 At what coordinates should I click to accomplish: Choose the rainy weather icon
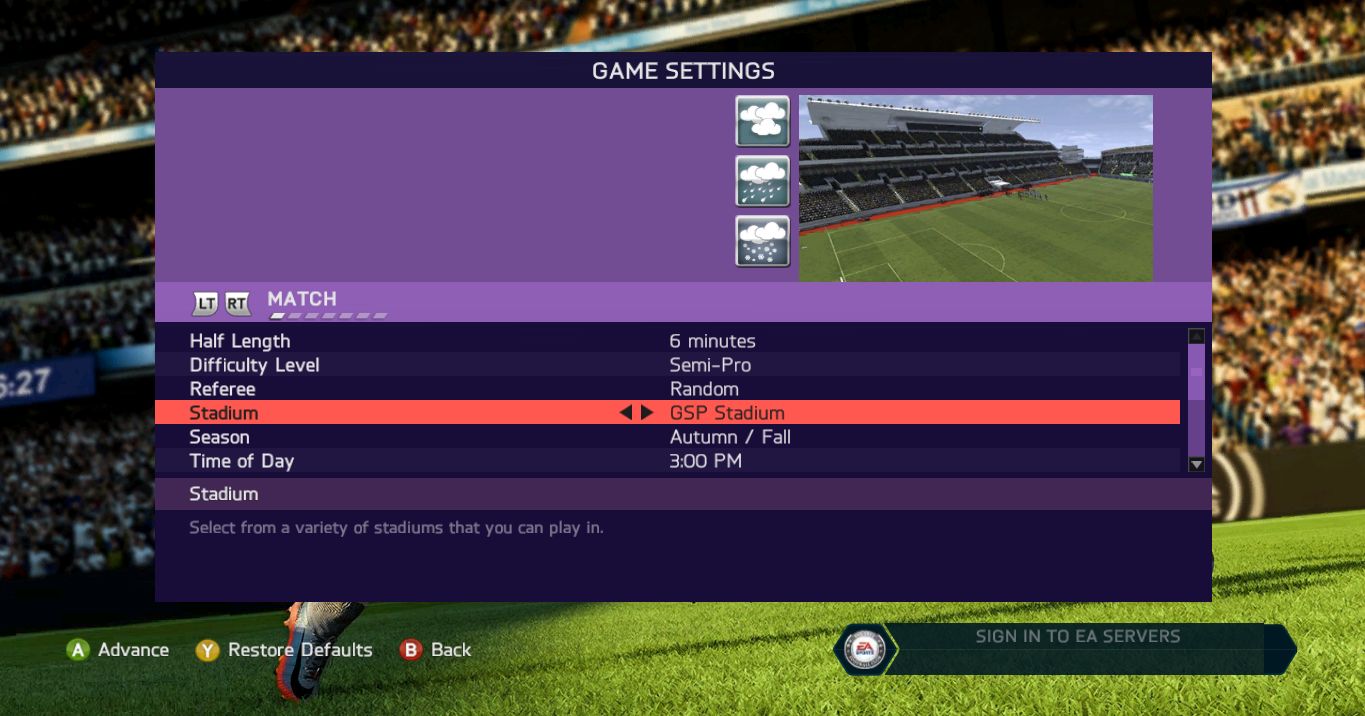tap(763, 181)
